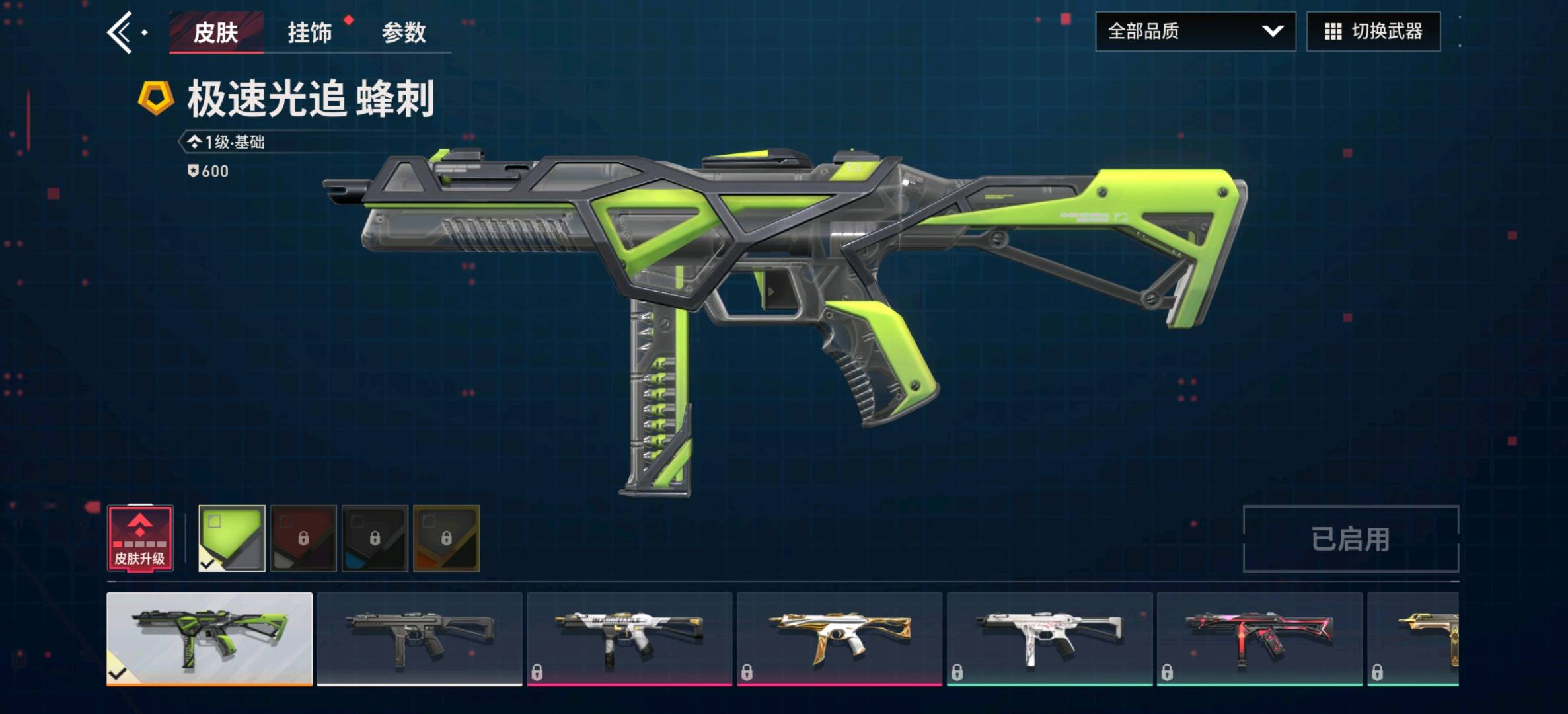
Task: Choose the pale white and pink skin
Action: [x=1049, y=639]
